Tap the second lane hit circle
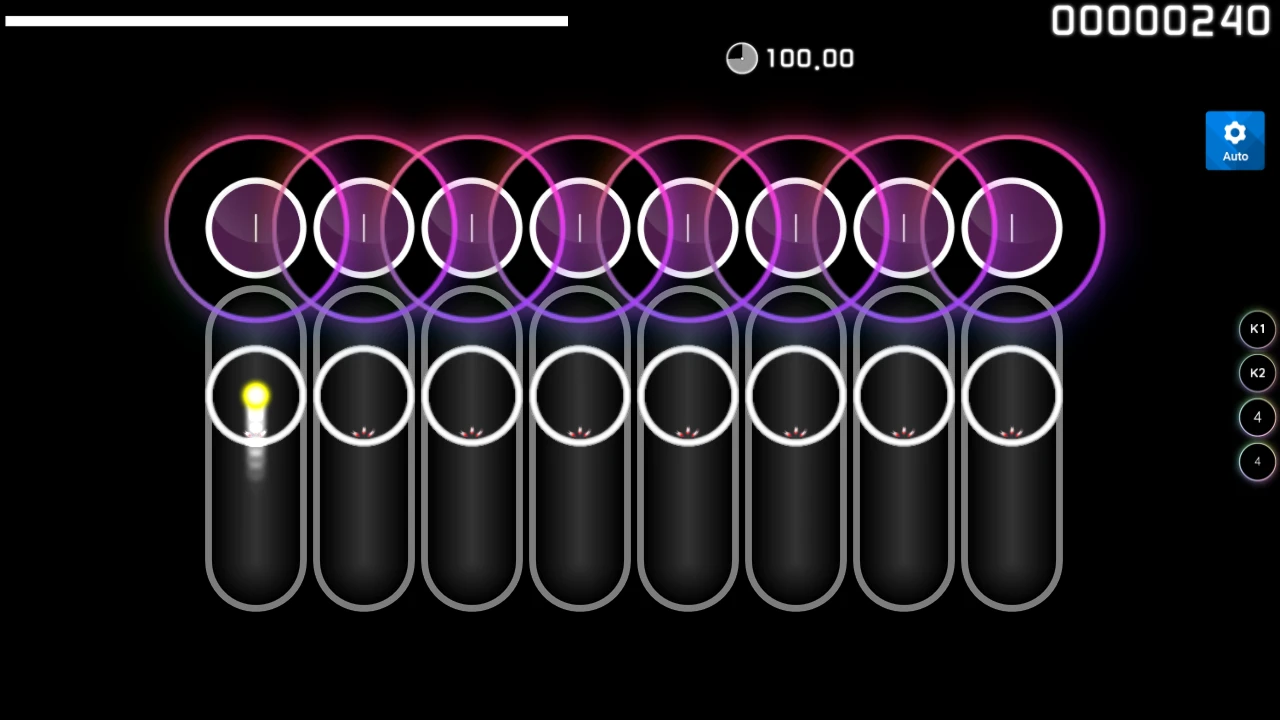The height and width of the screenshot is (720, 1280). tap(363, 395)
